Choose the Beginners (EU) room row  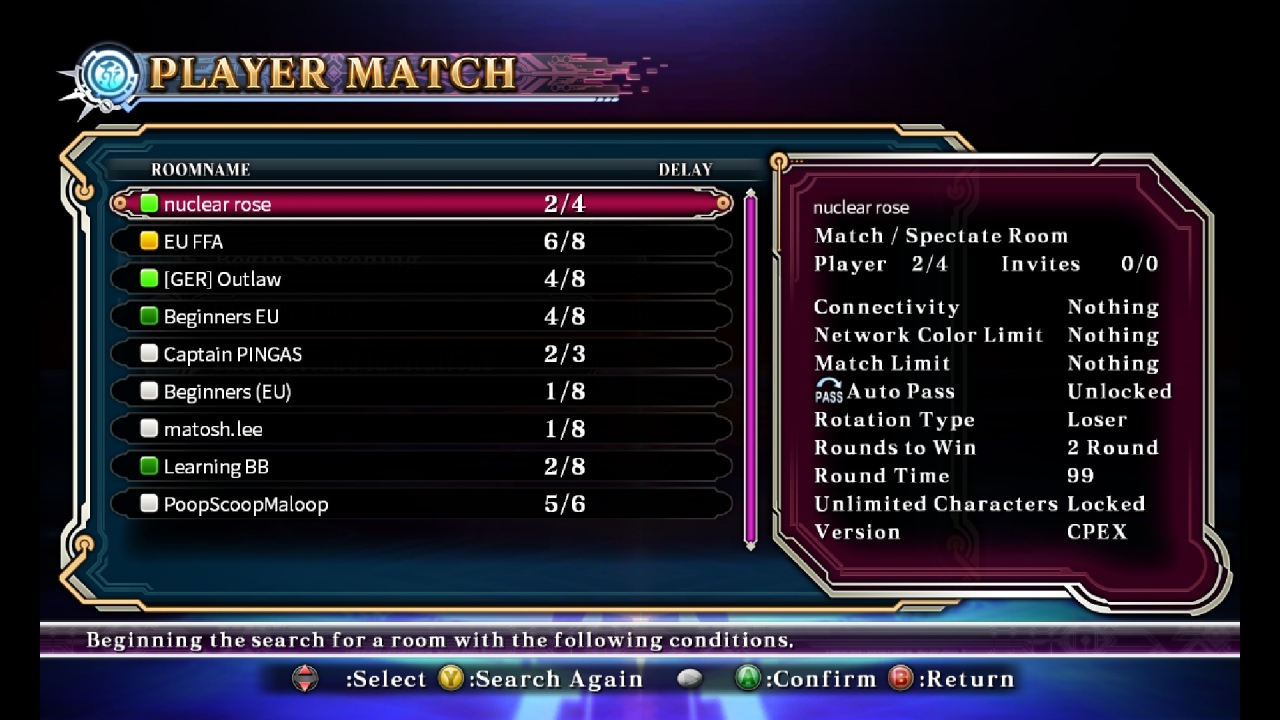420,392
